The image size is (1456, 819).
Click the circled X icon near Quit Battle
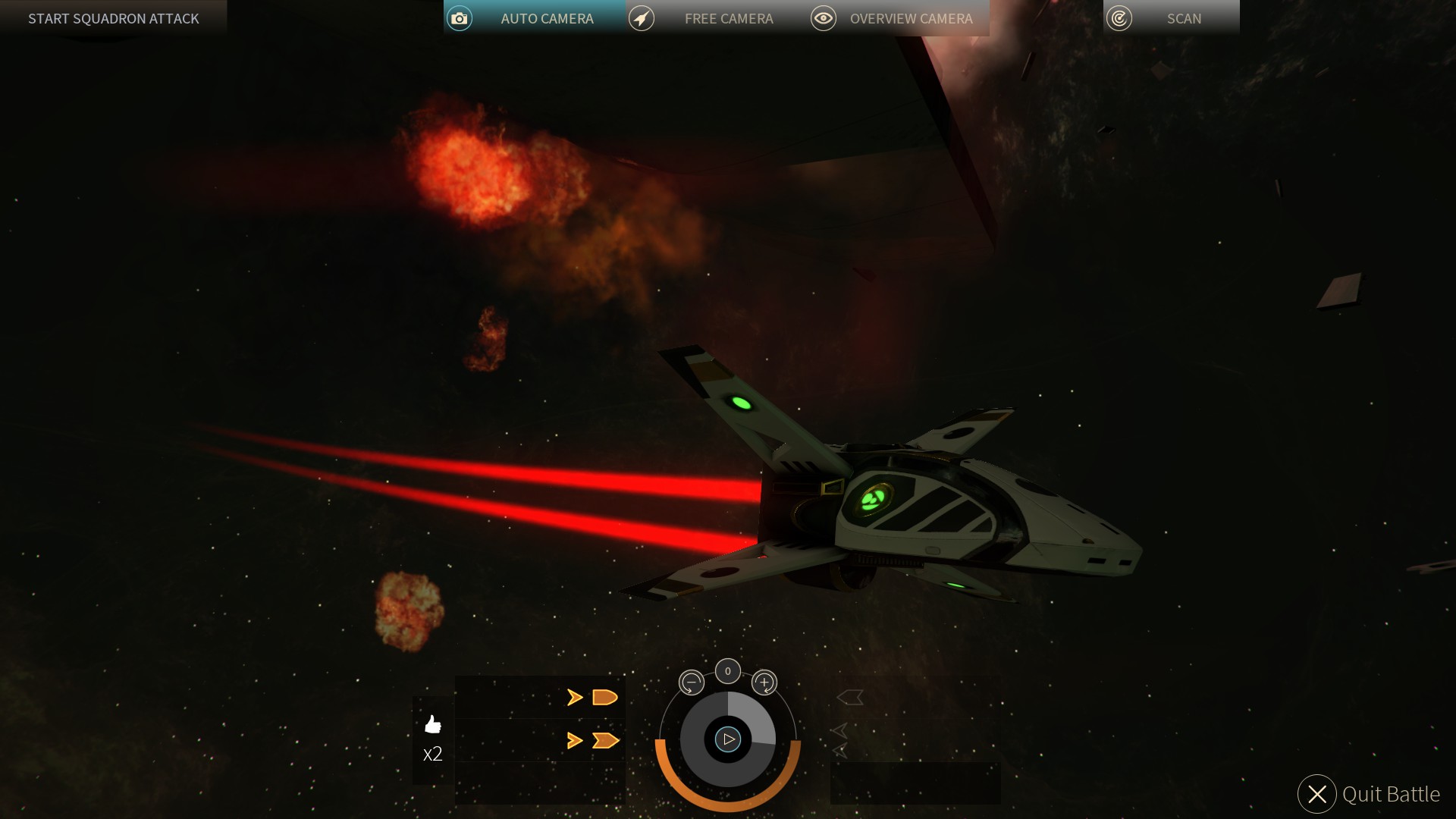pos(1316,795)
